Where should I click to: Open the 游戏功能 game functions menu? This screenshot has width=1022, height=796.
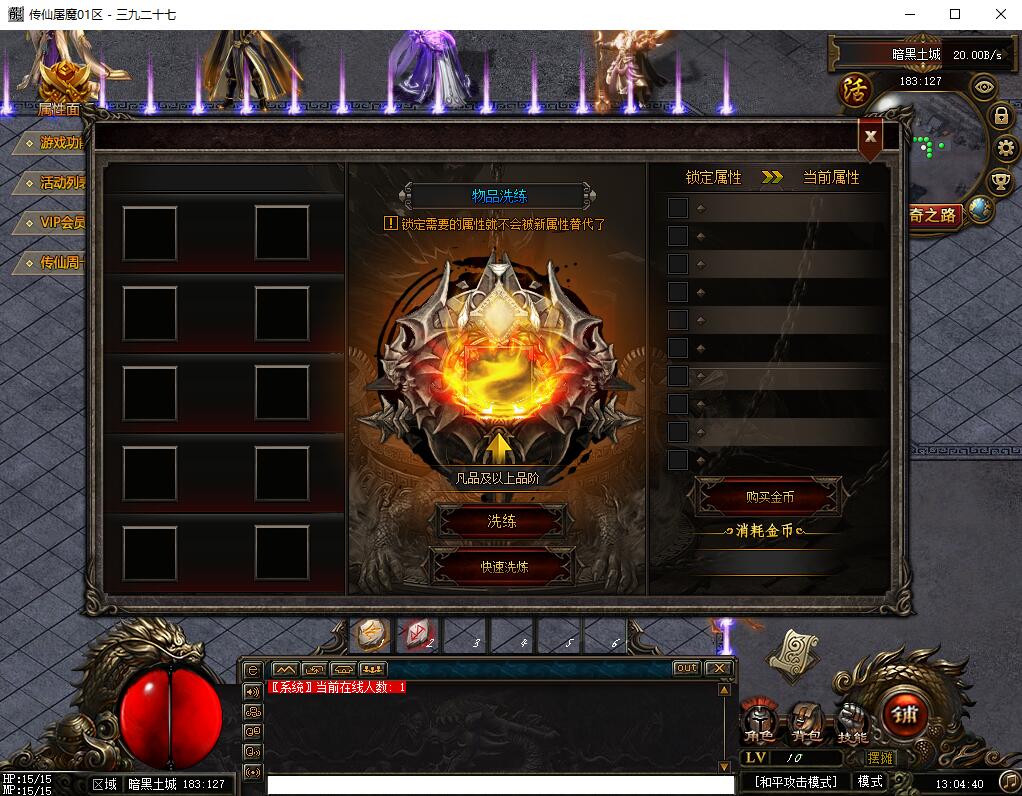click(58, 143)
